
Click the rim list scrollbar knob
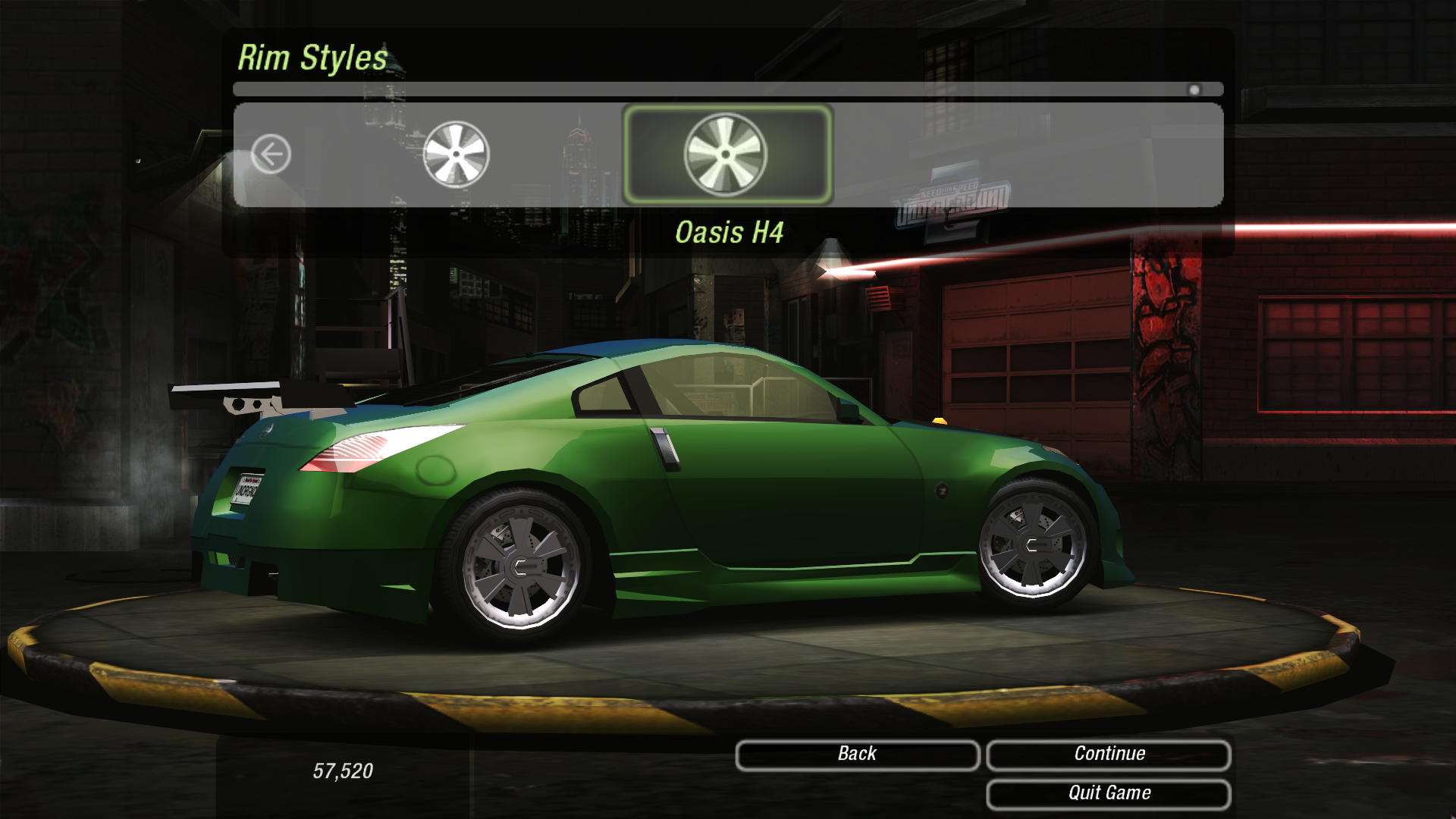point(1194,90)
